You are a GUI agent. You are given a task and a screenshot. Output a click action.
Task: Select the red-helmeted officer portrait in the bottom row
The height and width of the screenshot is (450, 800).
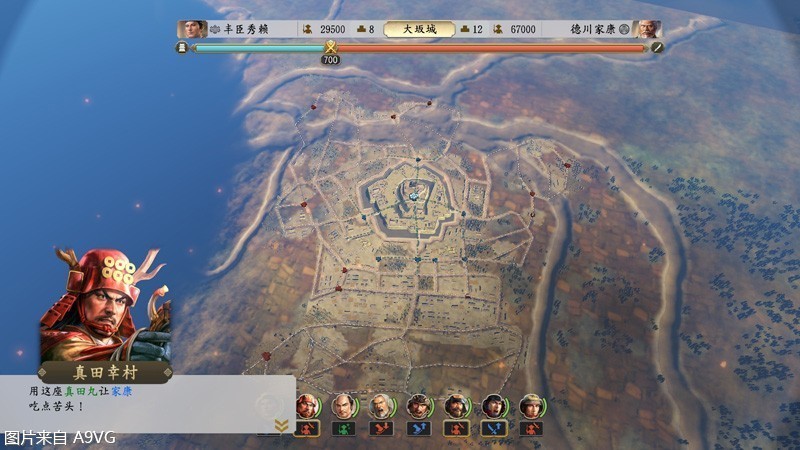308,406
